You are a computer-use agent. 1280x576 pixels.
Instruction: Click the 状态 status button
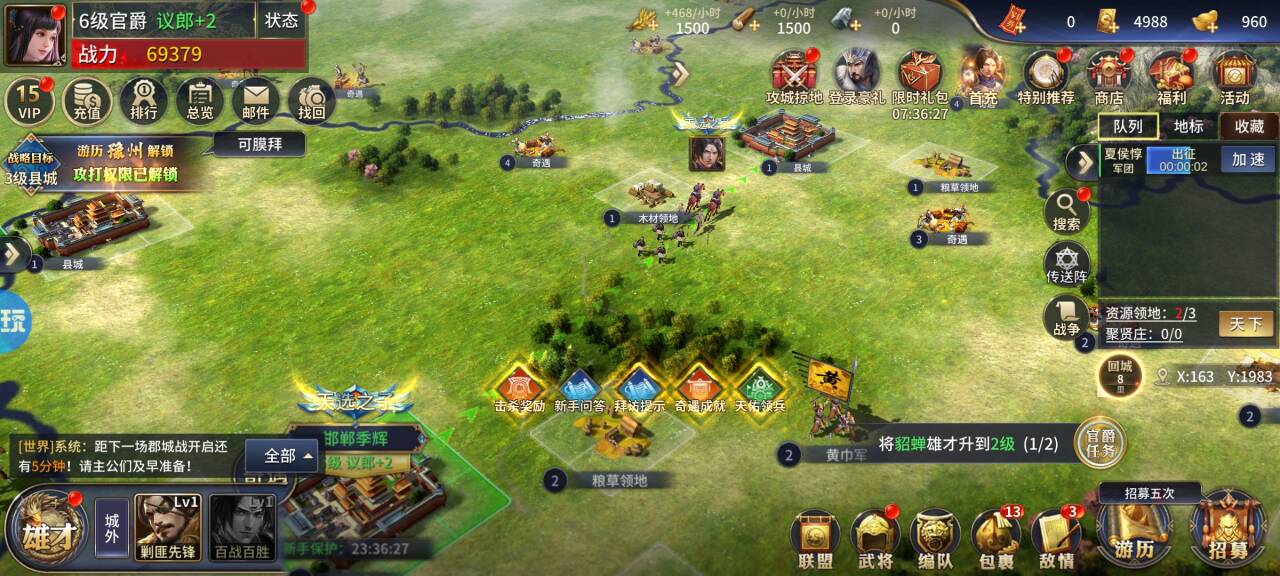pyautogui.click(x=281, y=21)
